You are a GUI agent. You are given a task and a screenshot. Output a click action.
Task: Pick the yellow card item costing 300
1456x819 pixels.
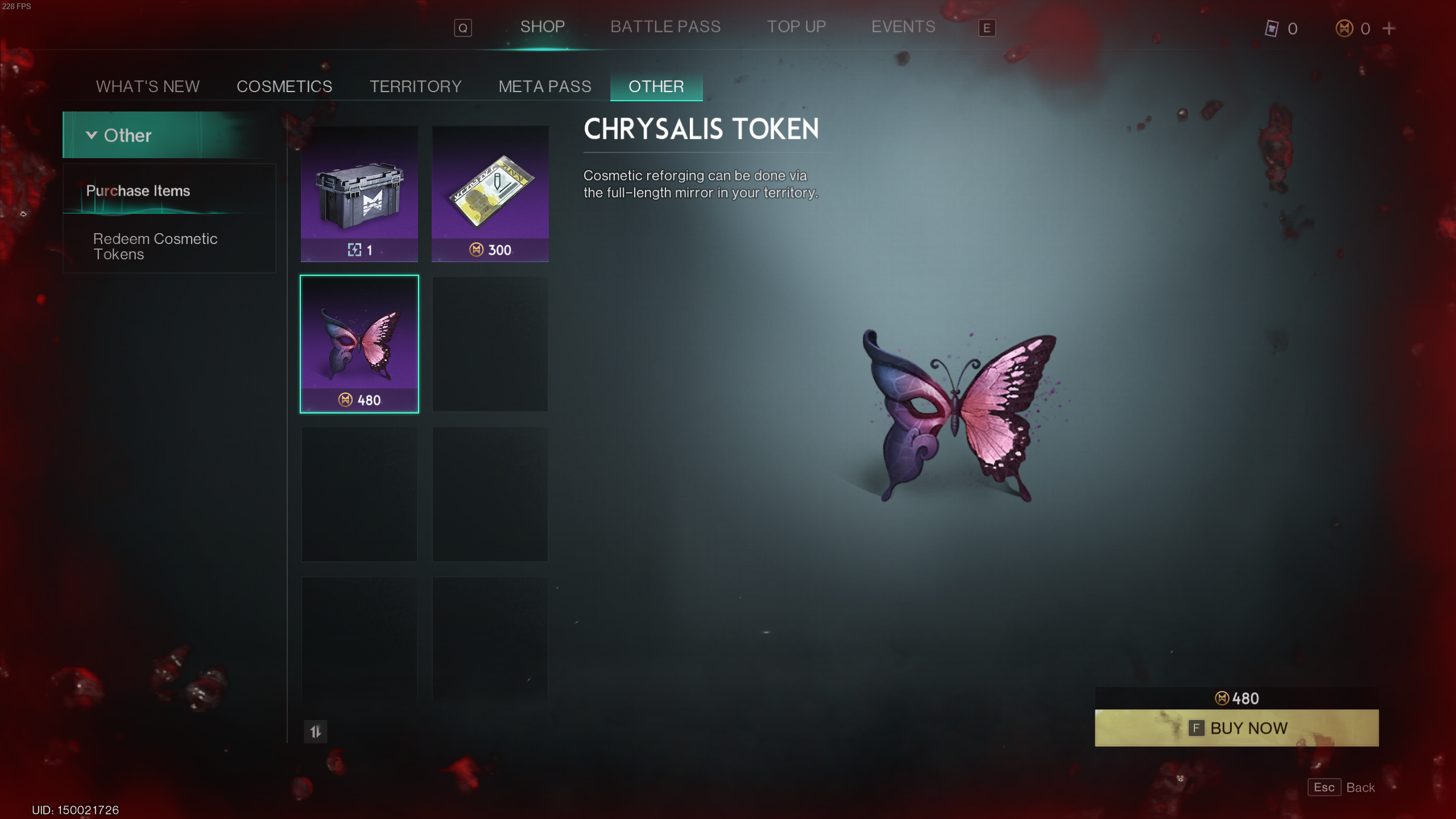(490, 193)
